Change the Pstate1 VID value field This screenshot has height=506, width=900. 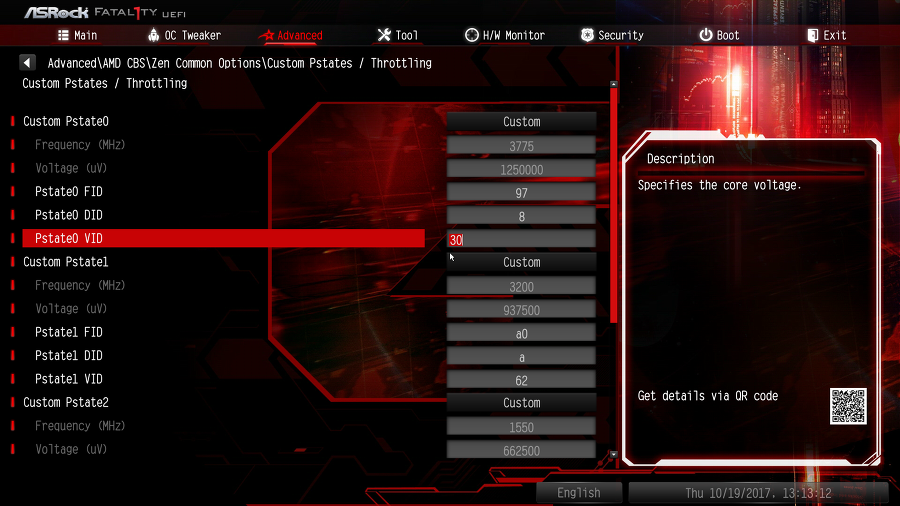[x=521, y=379]
